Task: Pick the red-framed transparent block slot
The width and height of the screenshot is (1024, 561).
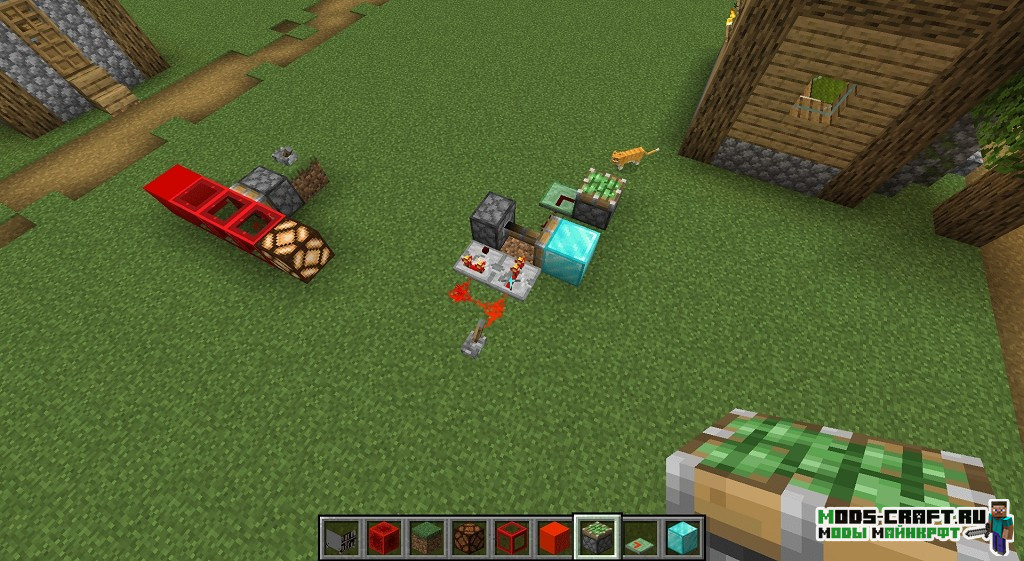Action: [x=511, y=537]
